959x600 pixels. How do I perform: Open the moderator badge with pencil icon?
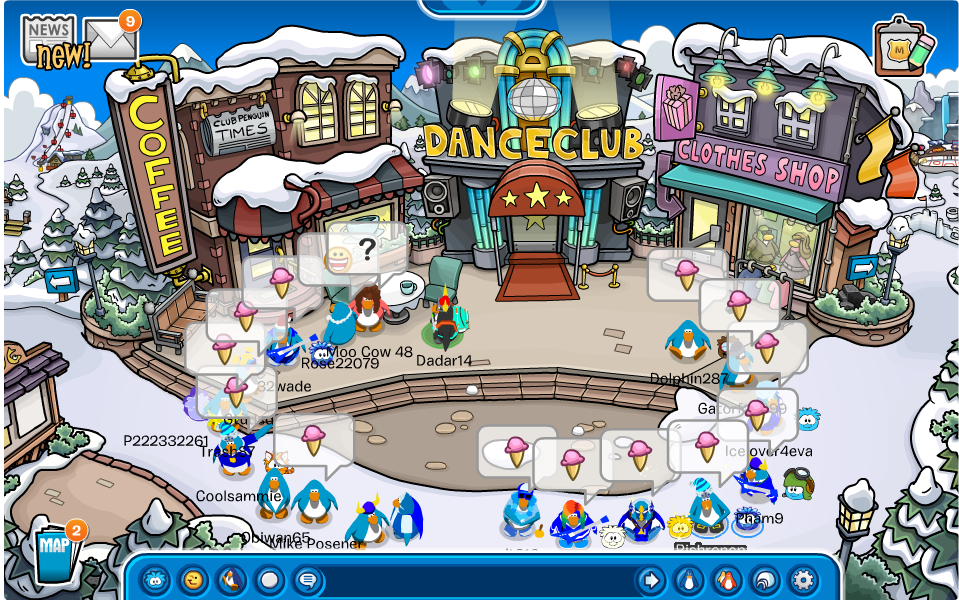point(903,46)
